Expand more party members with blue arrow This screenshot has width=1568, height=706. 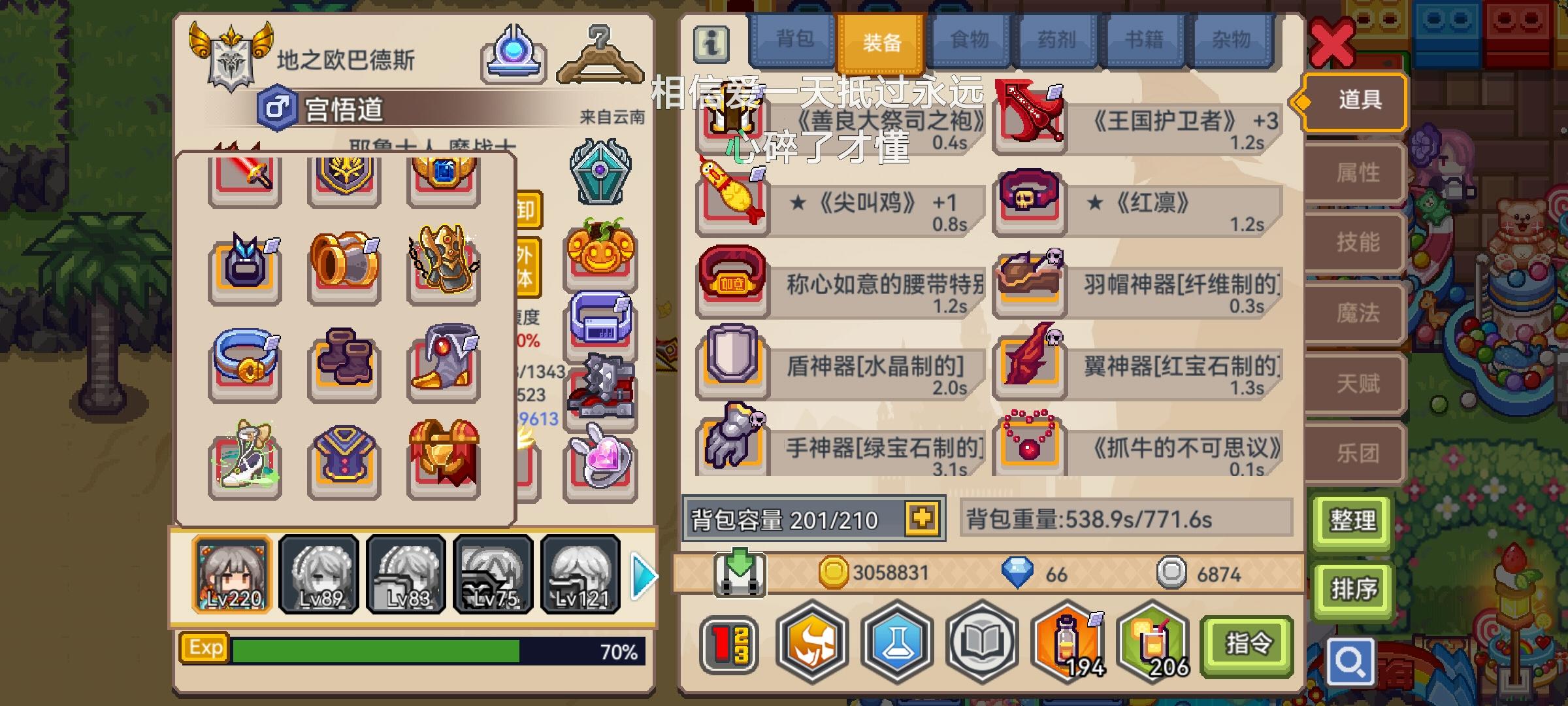coord(643,575)
